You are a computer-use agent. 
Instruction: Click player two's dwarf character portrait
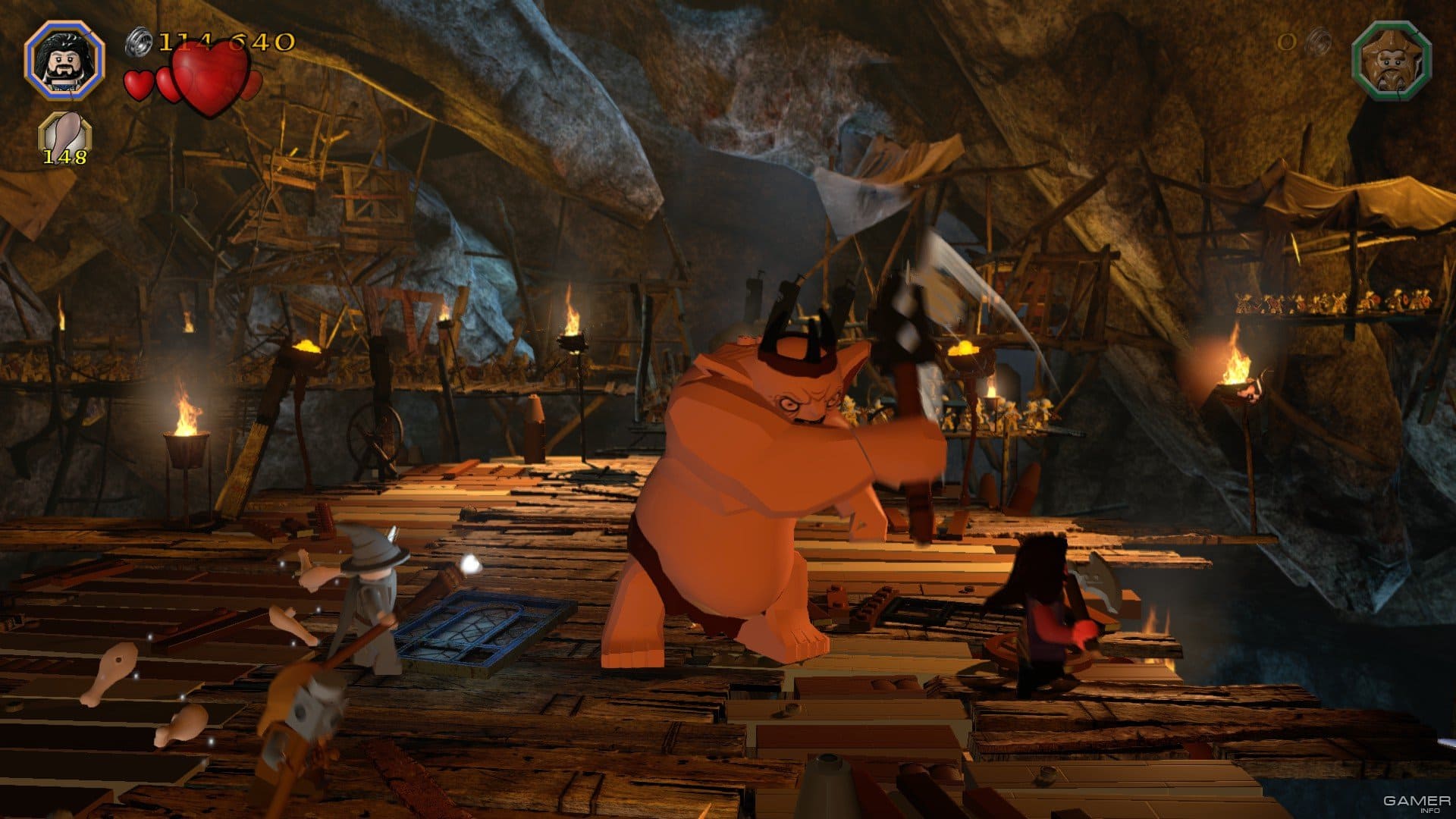pyautogui.click(x=1391, y=61)
